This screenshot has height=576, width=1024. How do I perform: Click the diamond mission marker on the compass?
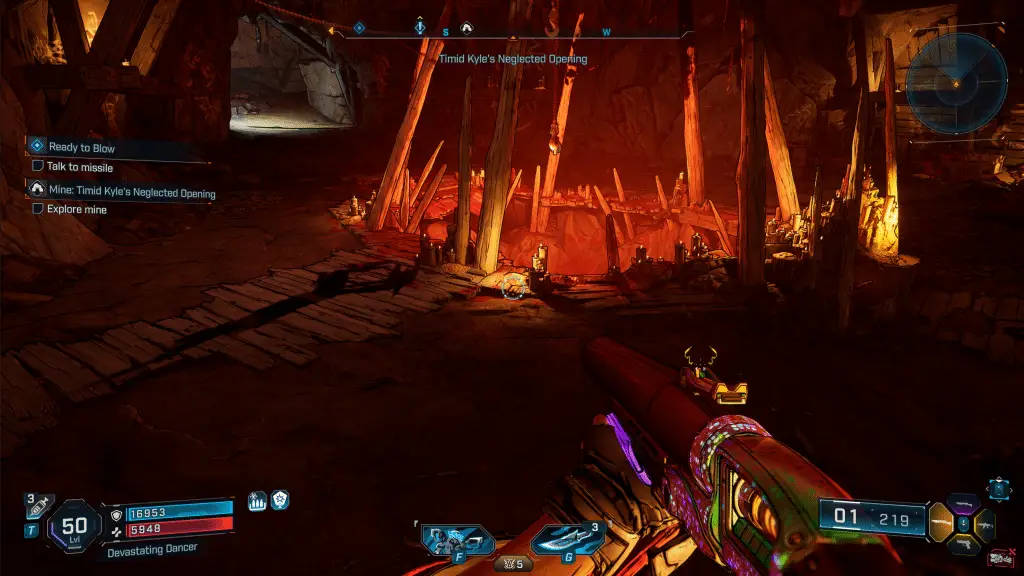(359, 29)
